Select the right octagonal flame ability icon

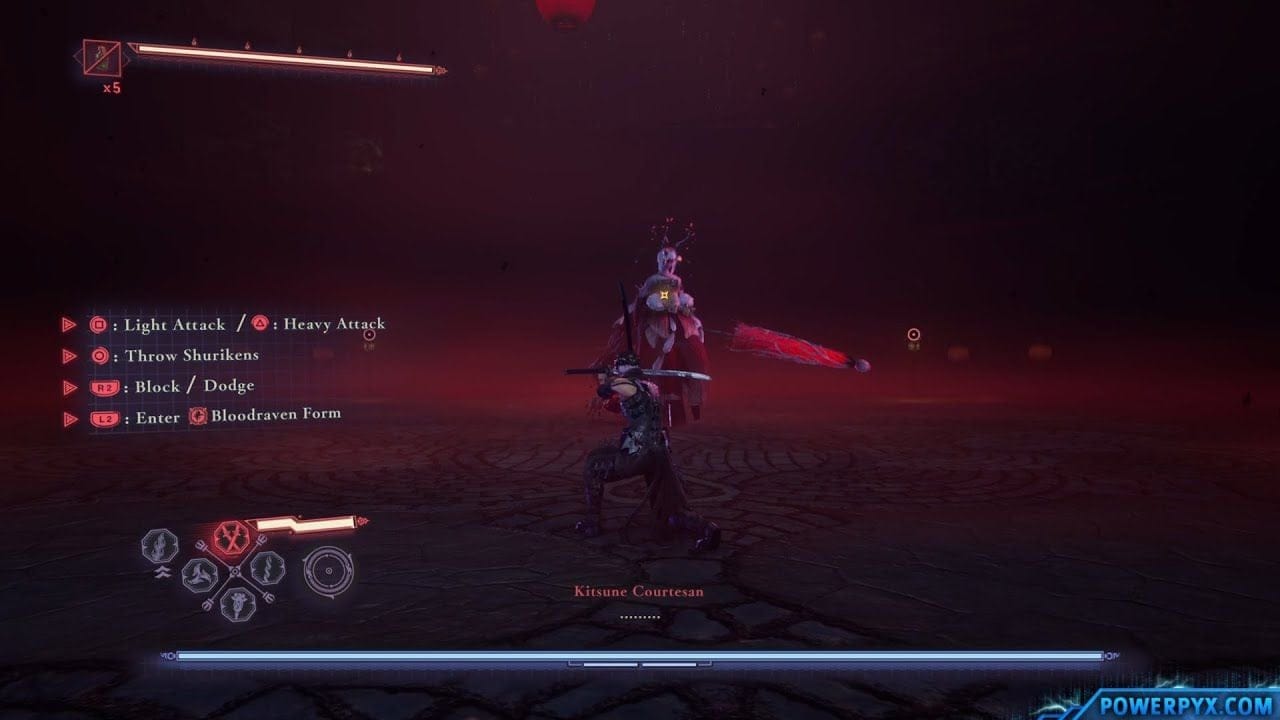click(268, 570)
